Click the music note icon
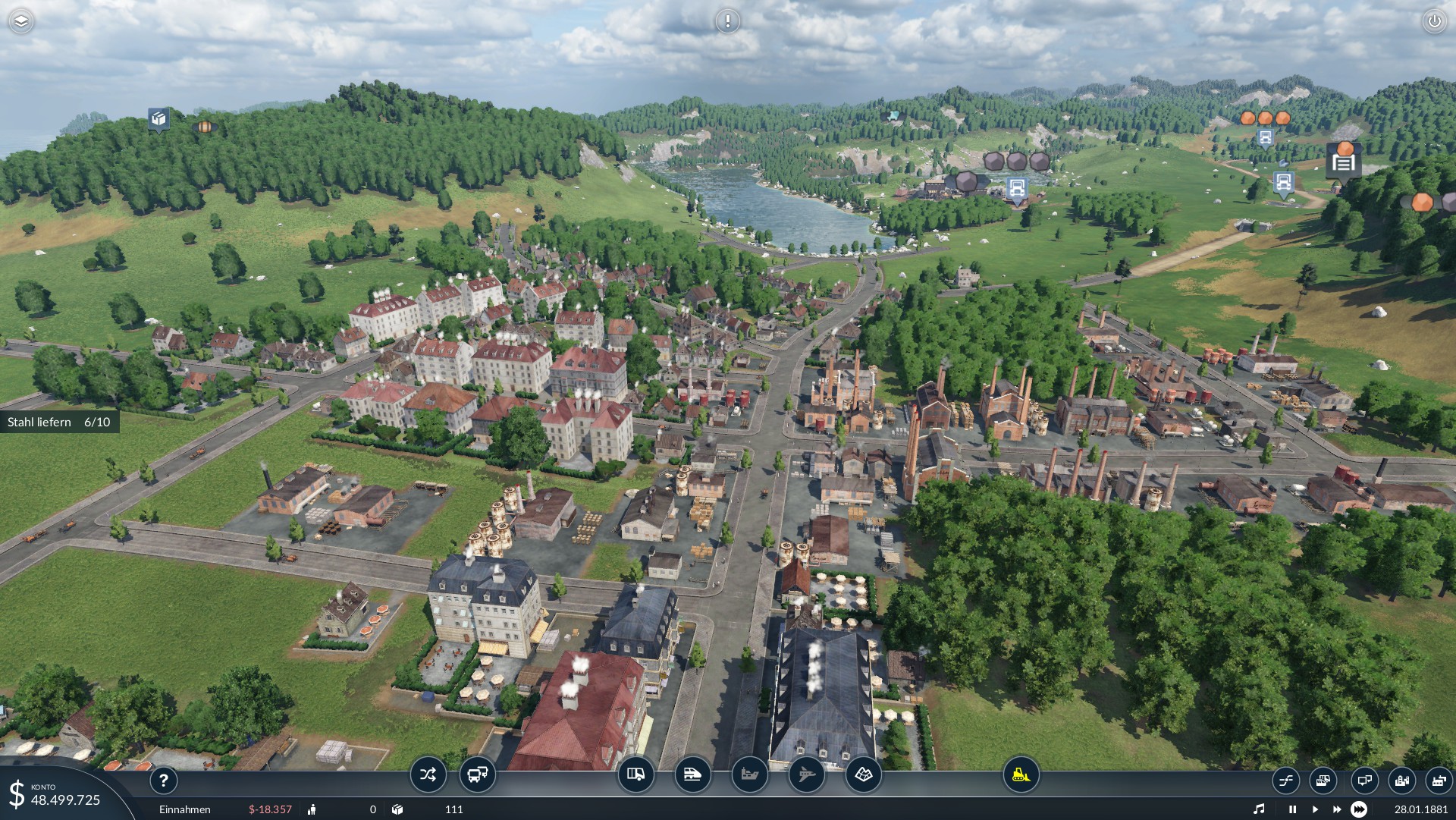The height and width of the screenshot is (820, 1456). [x=1259, y=809]
